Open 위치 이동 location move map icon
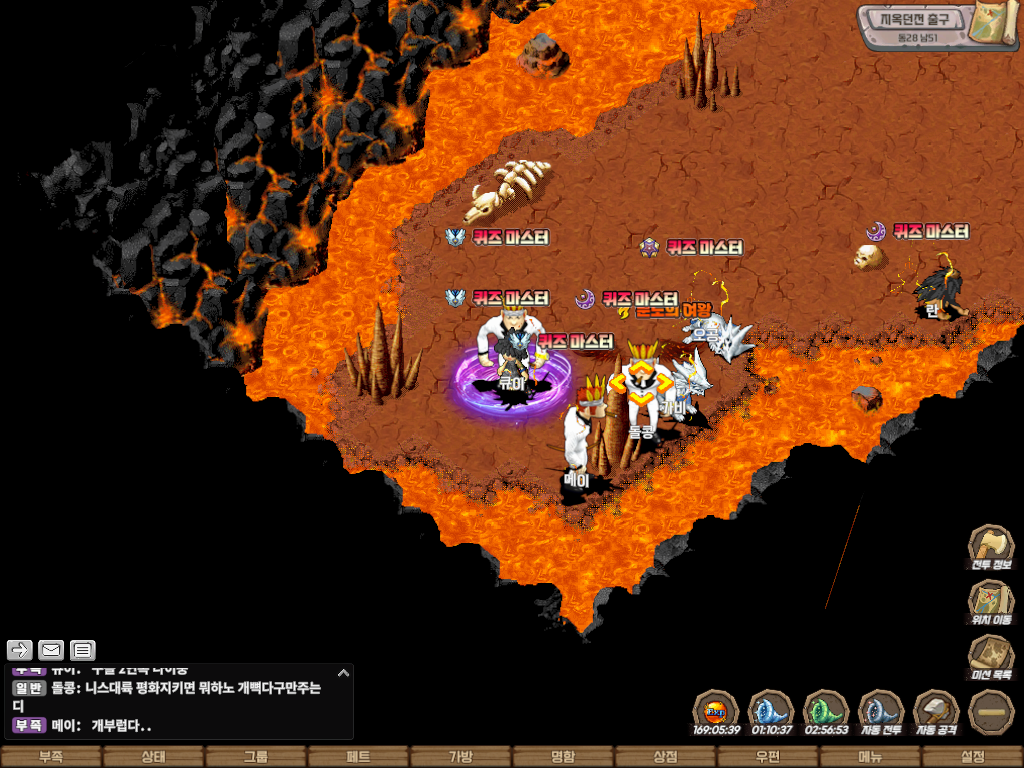Viewport: 1024px width, 768px height. pyautogui.click(x=990, y=602)
